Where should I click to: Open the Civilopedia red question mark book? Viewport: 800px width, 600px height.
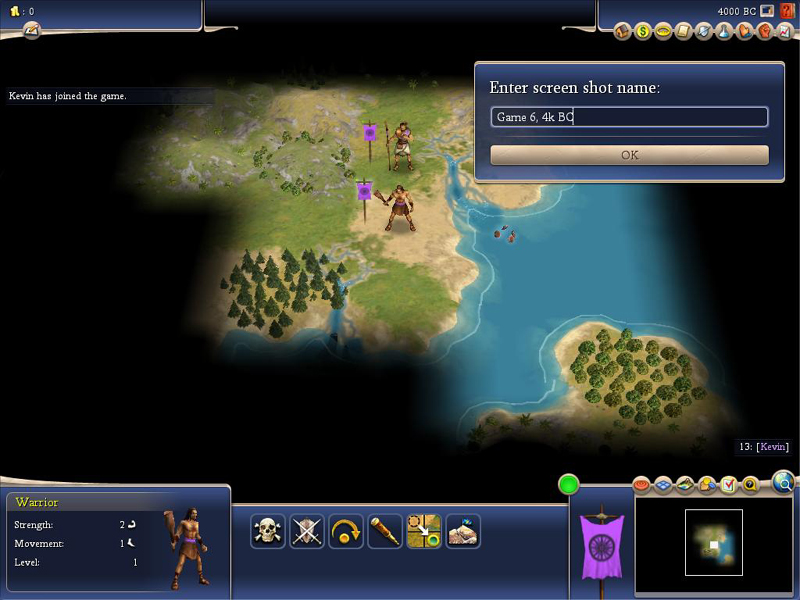pyautogui.click(x=787, y=11)
